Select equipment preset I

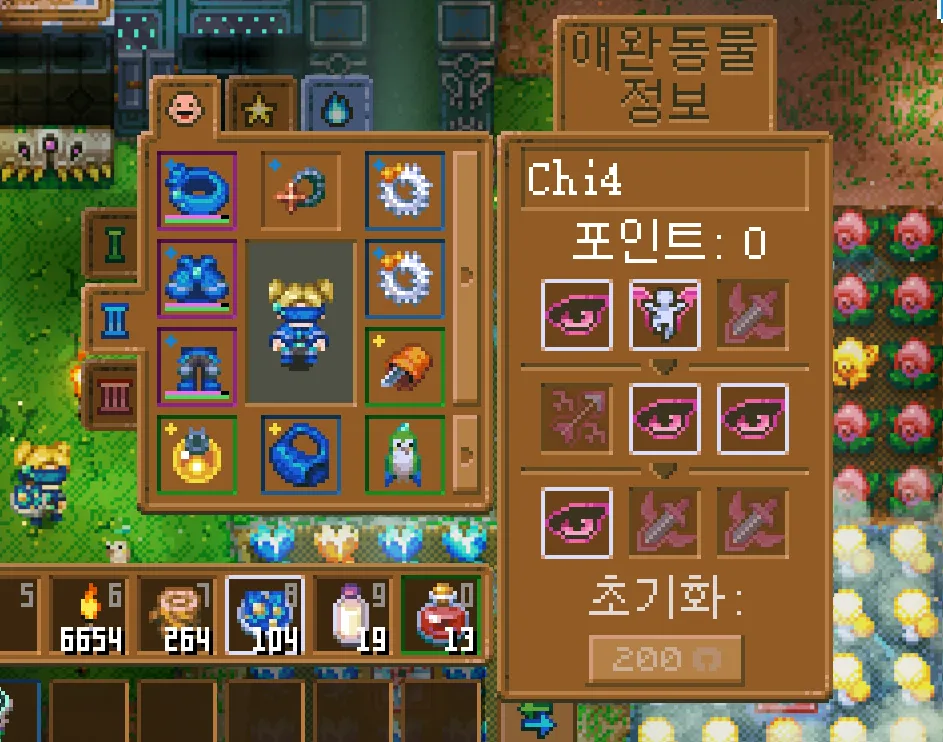point(116,242)
